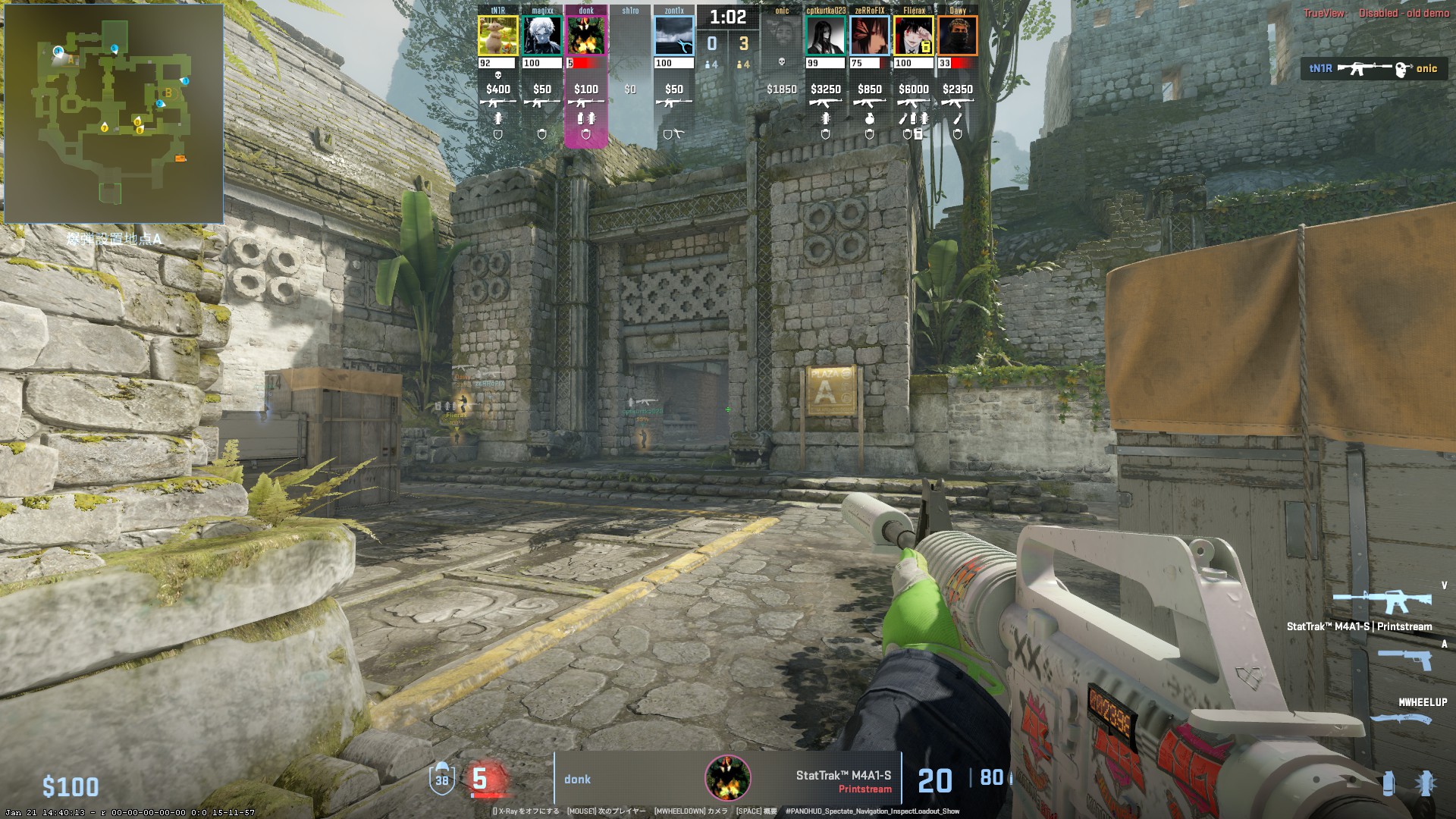Select the M4A1-S rifle weapon icon

pyautogui.click(x=1382, y=603)
